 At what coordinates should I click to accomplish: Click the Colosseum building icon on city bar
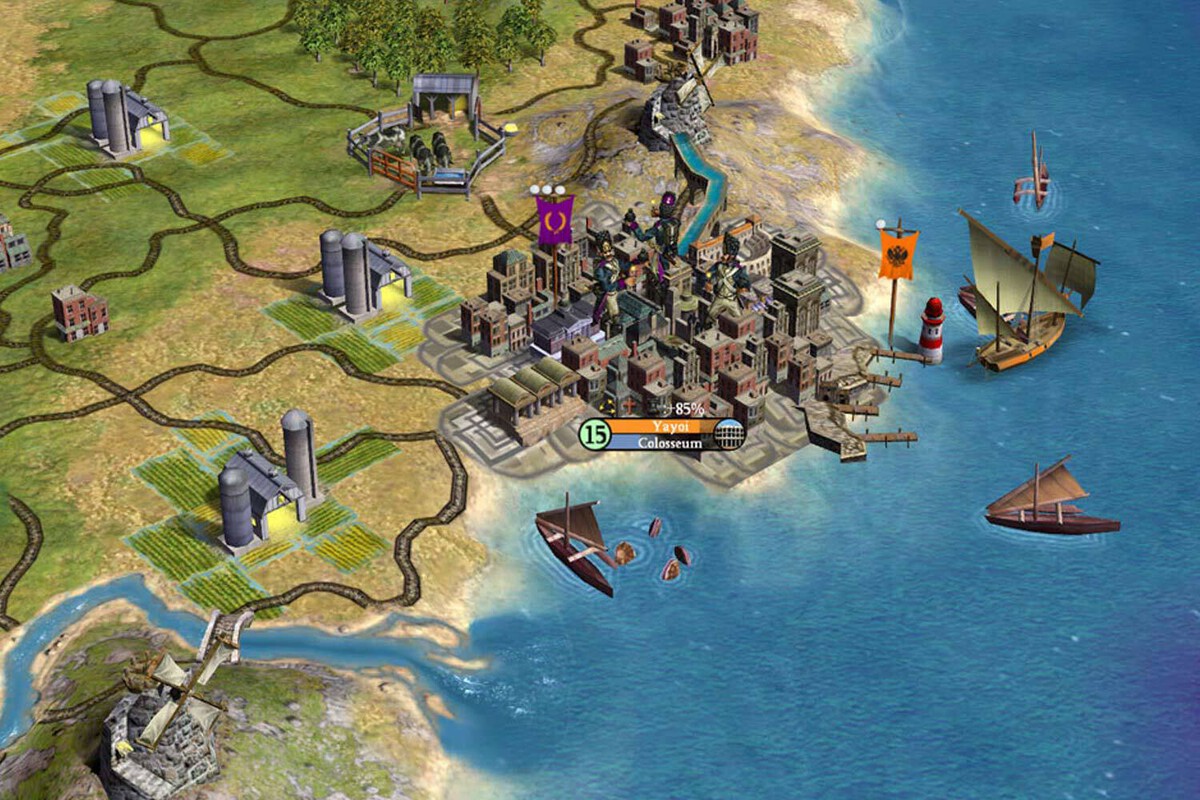(x=731, y=434)
